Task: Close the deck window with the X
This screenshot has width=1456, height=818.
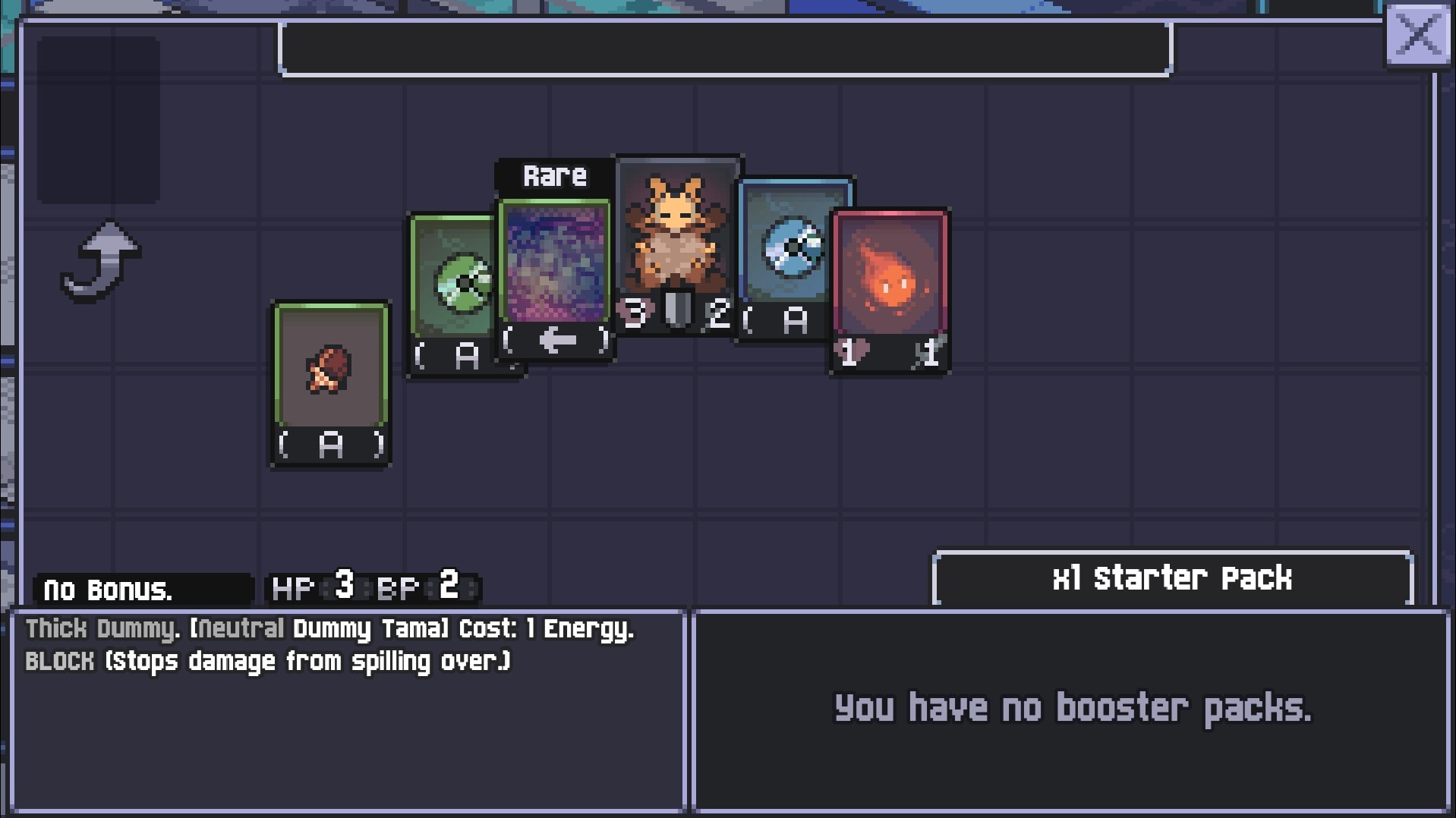Action: pyautogui.click(x=1417, y=35)
